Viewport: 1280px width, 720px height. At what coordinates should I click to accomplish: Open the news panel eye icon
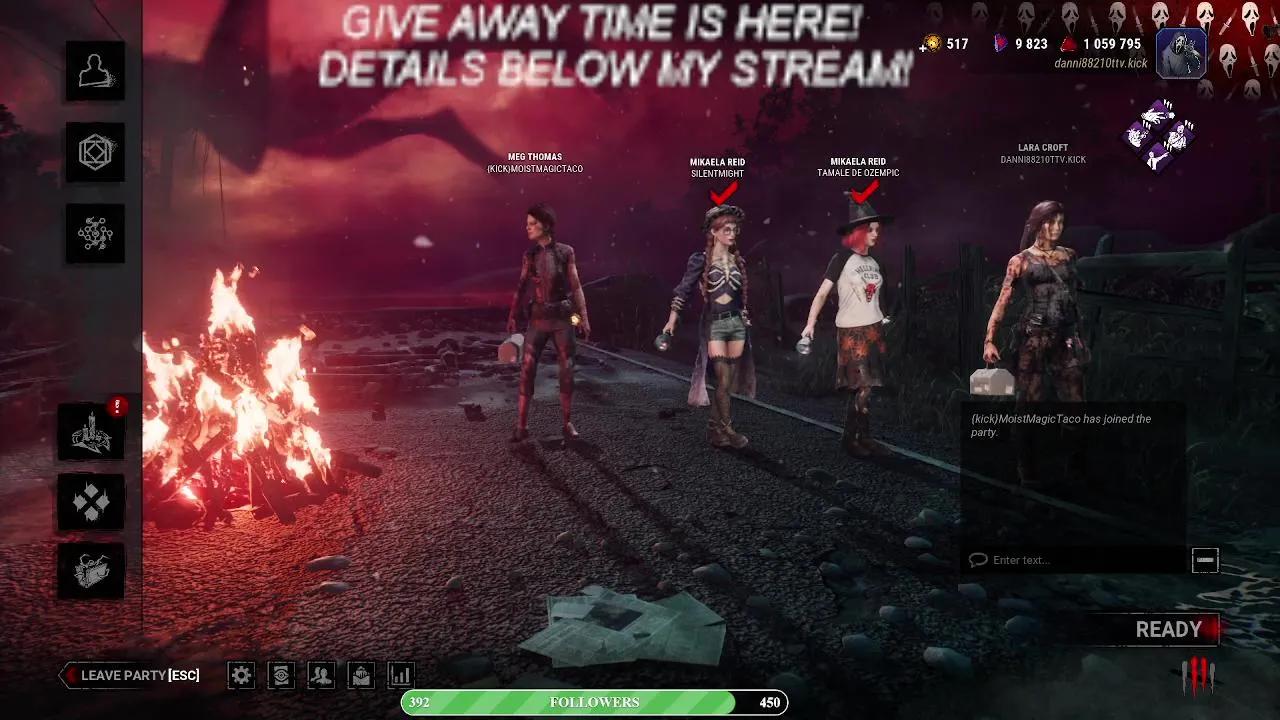click(x=281, y=676)
